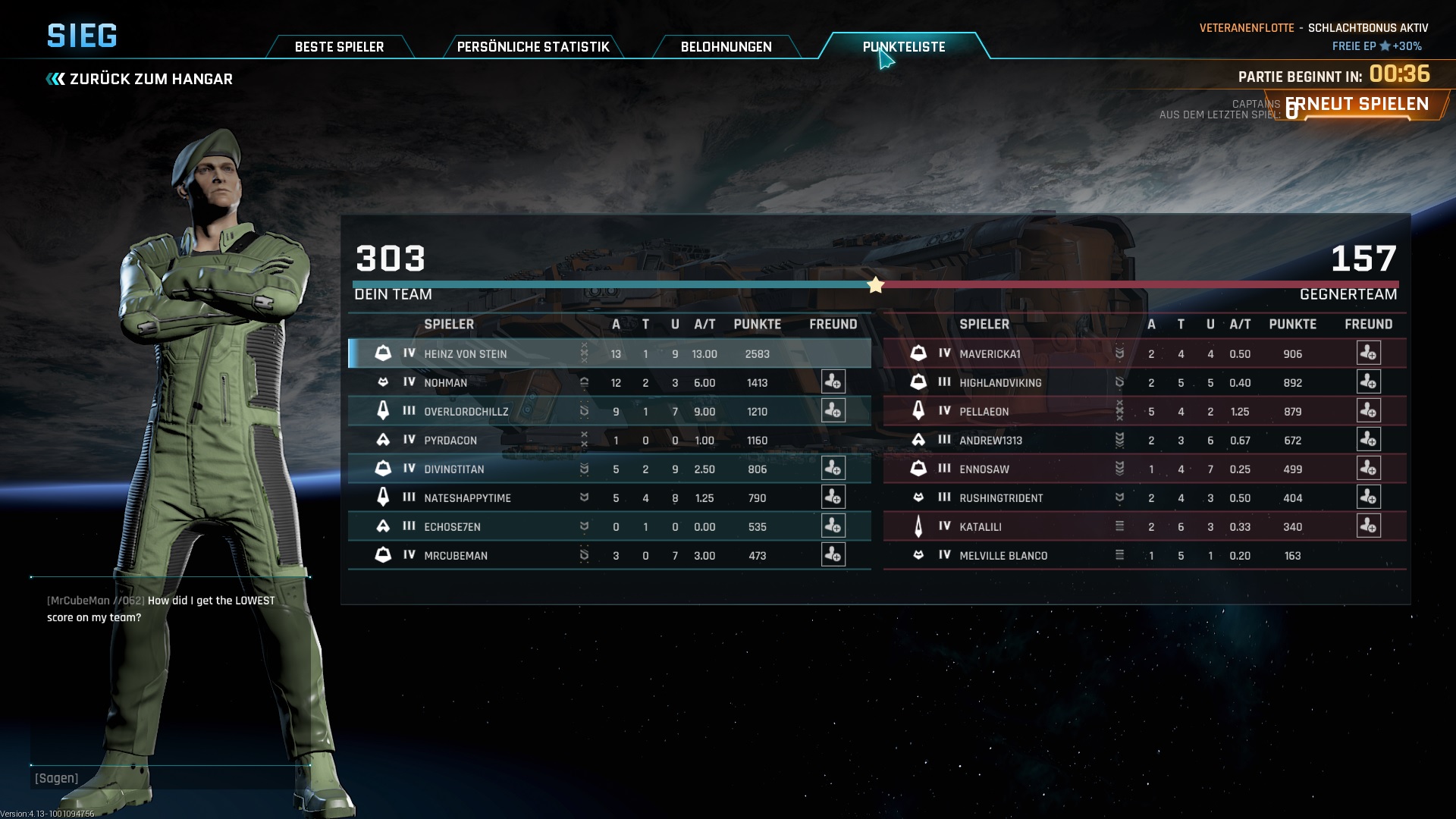The image size is (1456, 819).
Task: Show the Belohnungen tab
Action: 726,47
